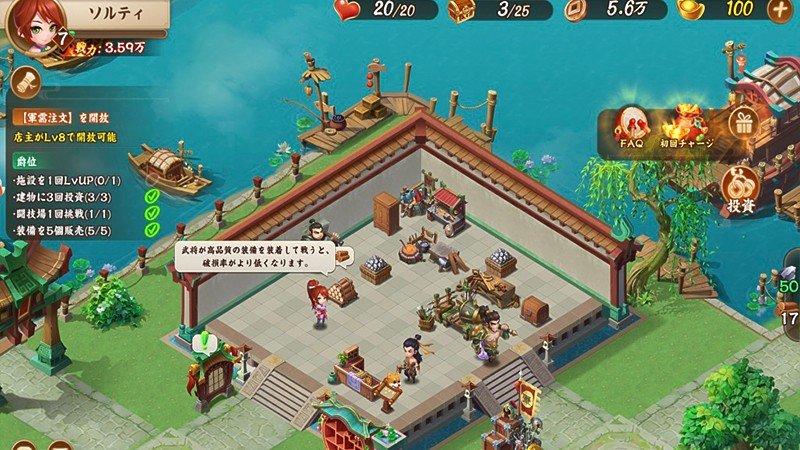Tap the treasure chest inventory counter

tap(500, 11)
